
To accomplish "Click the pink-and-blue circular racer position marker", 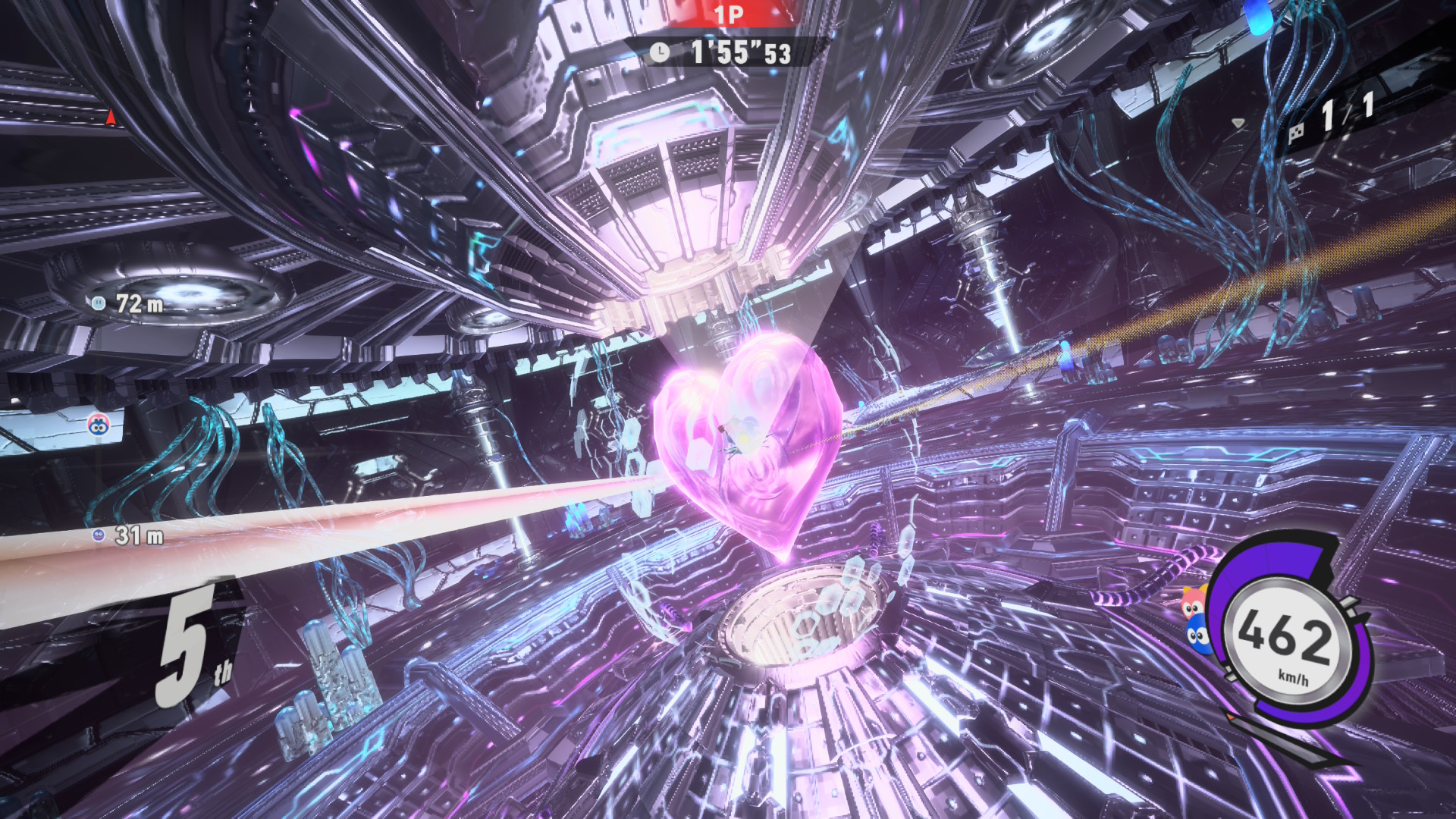I will coord(99,426).
